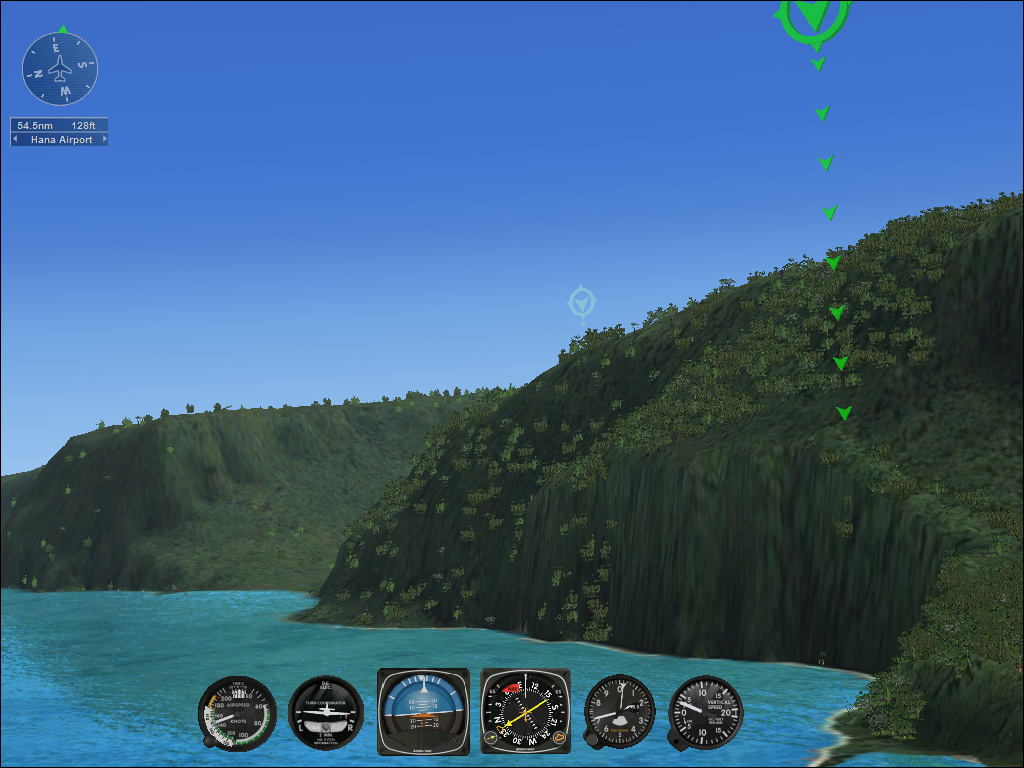Select the previous waypoint with the left arrow
The width and height of the screenshot is (1024, 768).
click(x=15, y=140)
